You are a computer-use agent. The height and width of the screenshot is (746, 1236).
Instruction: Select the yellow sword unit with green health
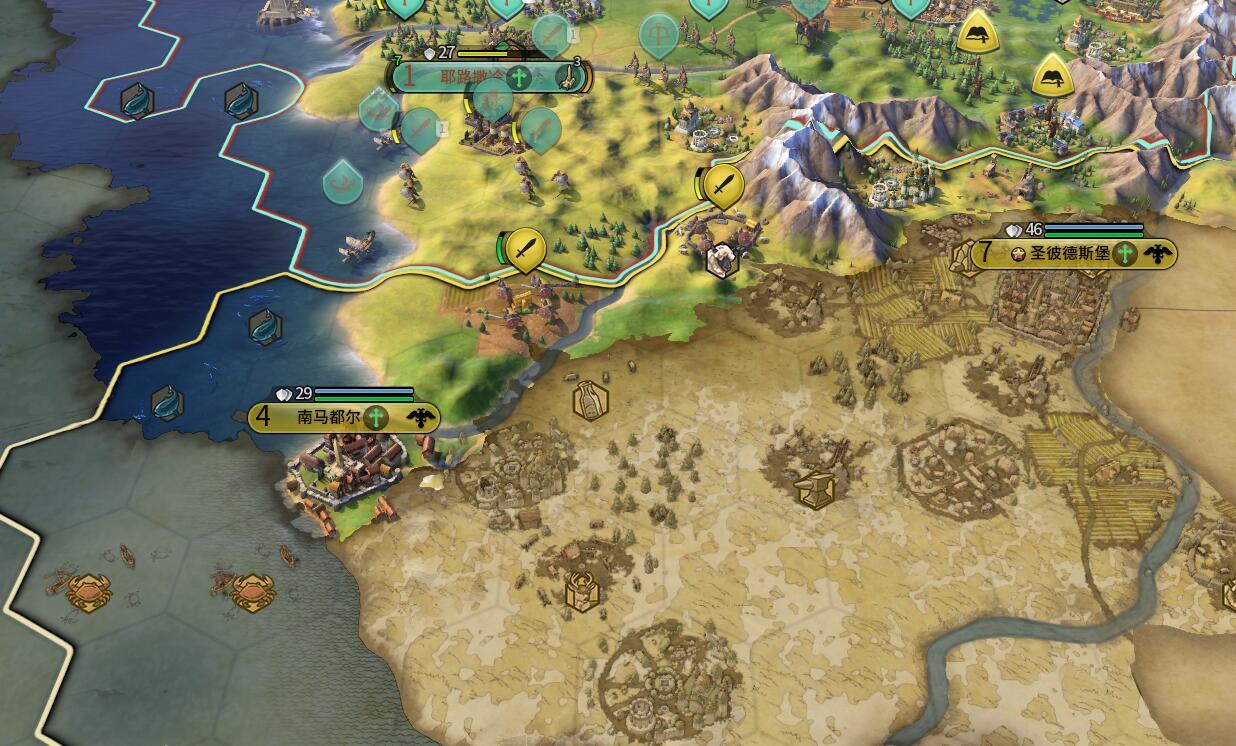526,248
